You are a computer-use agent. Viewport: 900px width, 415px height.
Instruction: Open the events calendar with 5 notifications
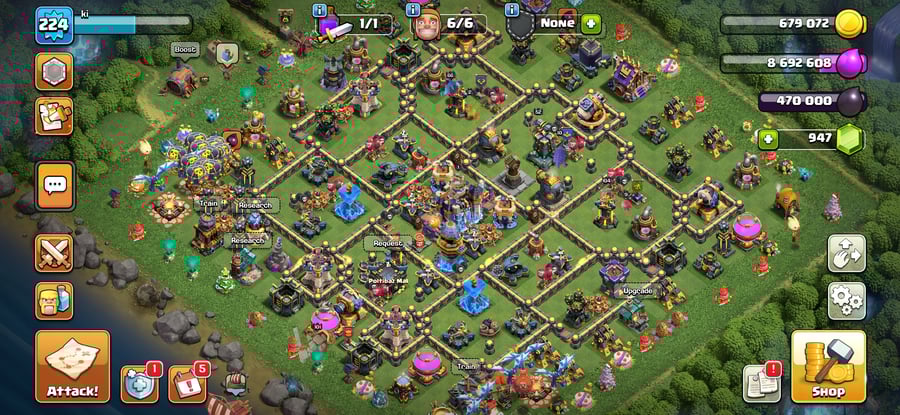pos(187,384)
